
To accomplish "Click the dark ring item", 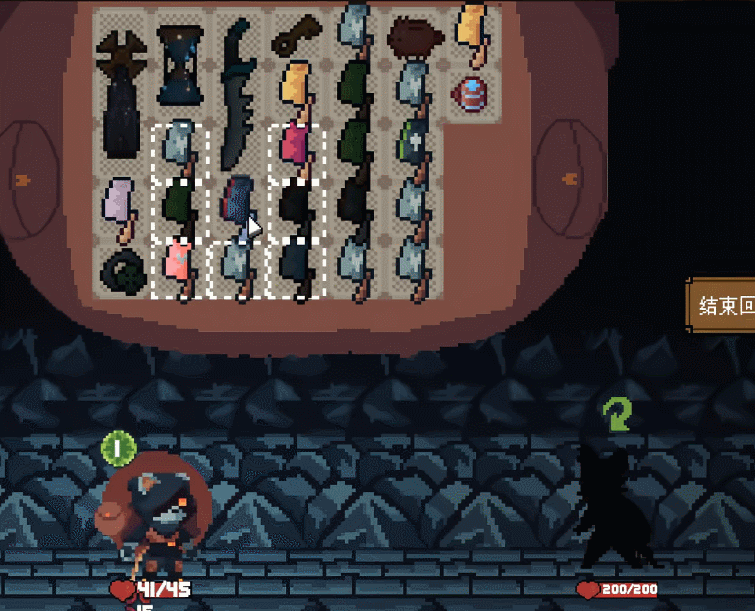I will [x=121, y=270].
